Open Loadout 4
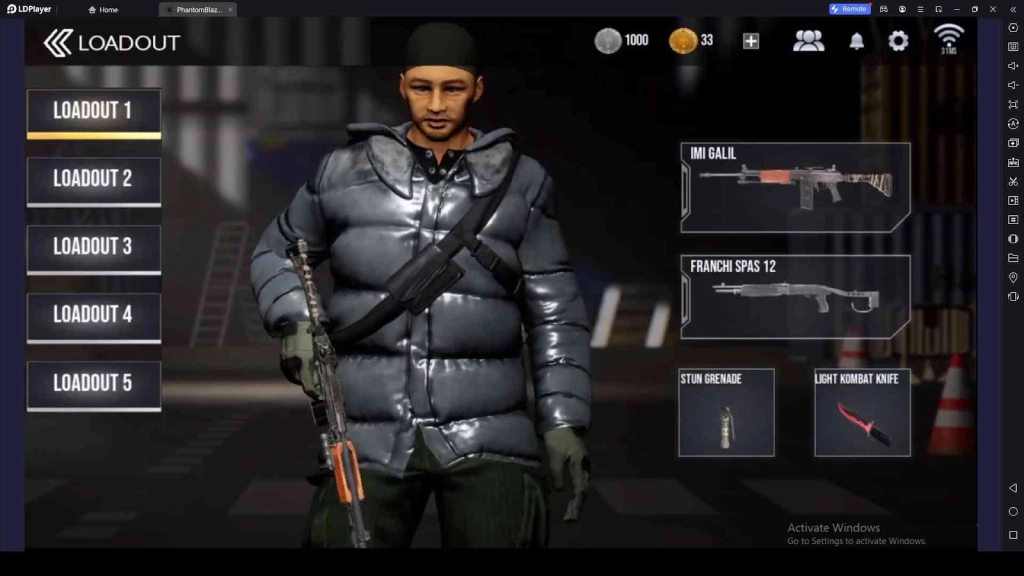The image size is (1024, 576). click(x=93, y=316)
